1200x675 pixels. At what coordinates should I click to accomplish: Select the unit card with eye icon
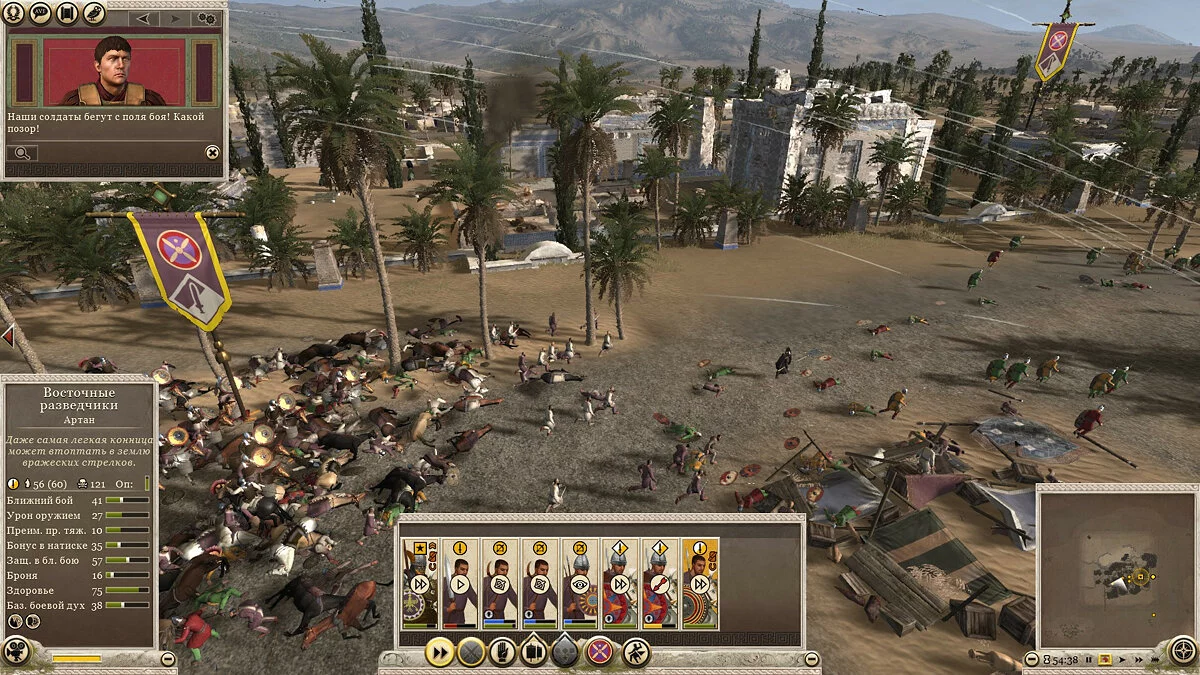click(580, 584)
